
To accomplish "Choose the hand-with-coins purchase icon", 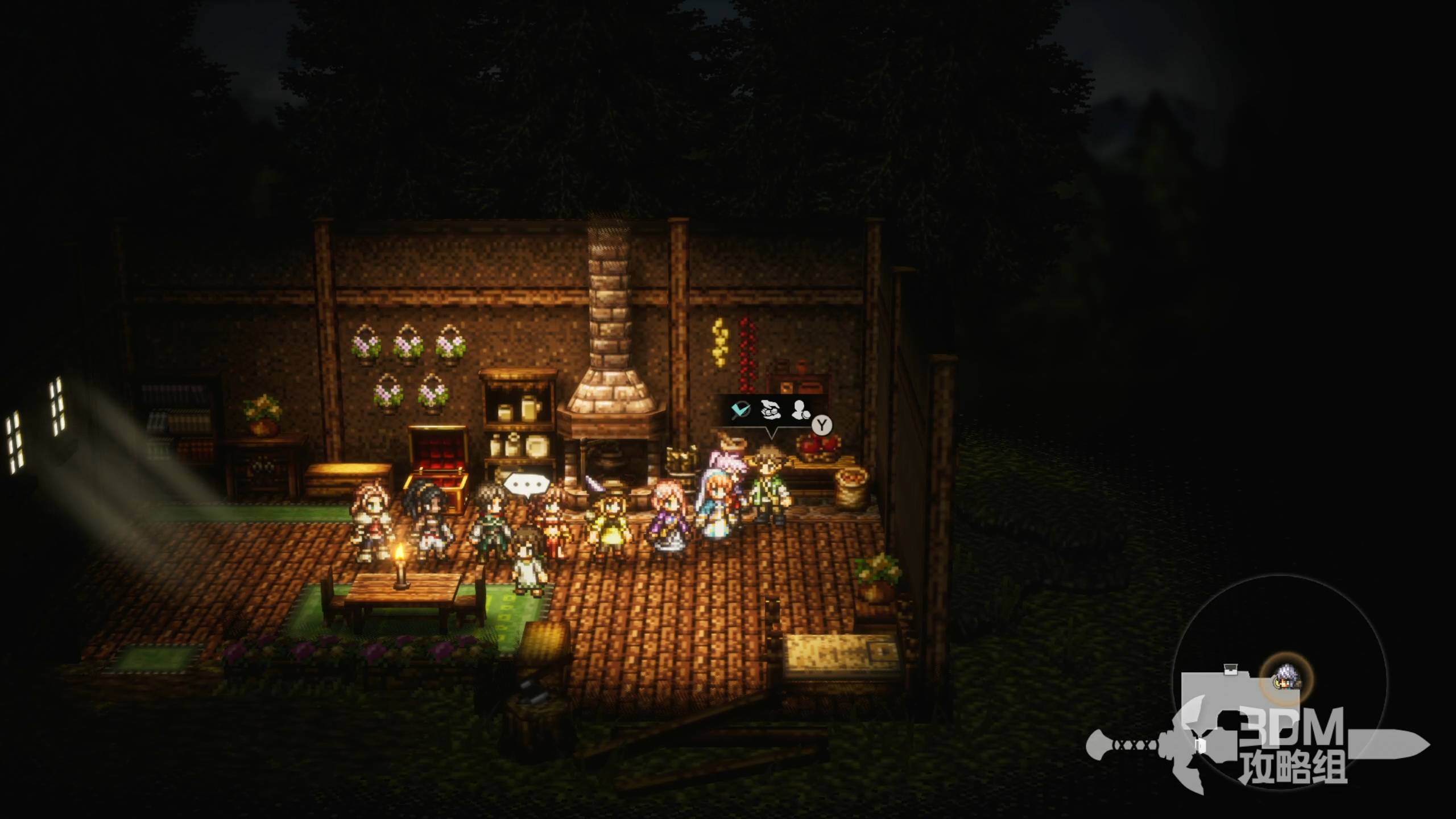I will point(770,409).
